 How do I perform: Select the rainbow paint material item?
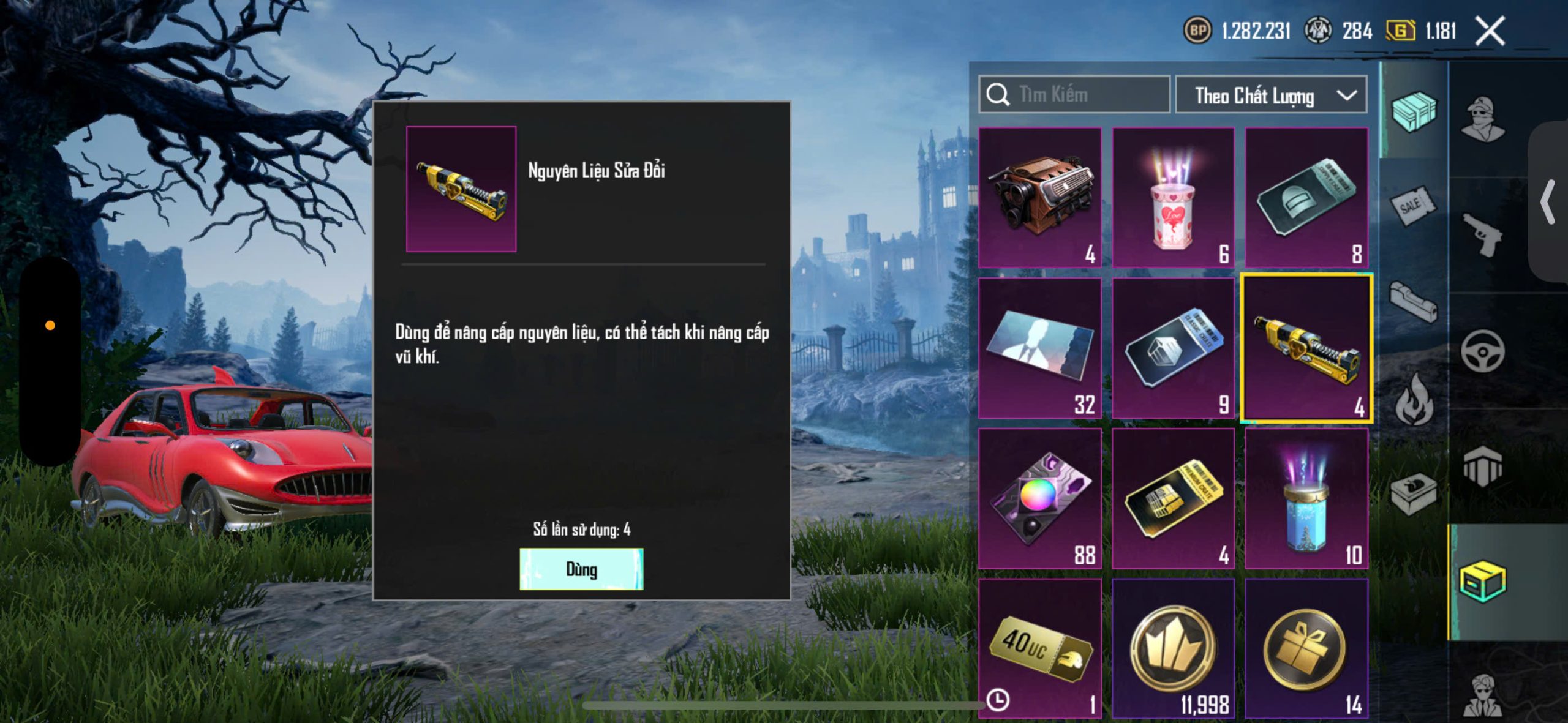pyautogui.click(x=1039, y=498)
